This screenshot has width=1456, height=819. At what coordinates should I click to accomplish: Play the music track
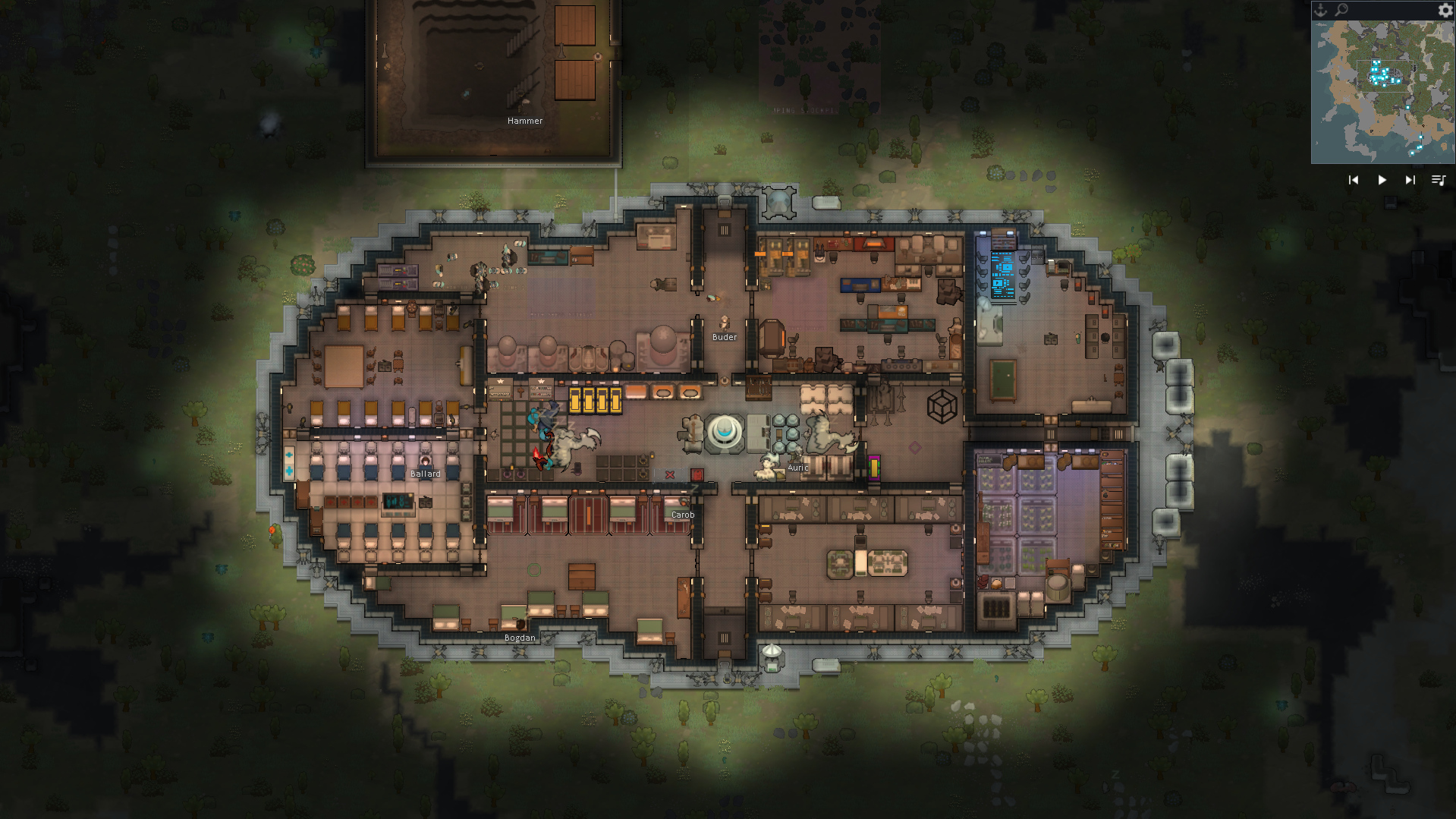click(x=1382, y=180)
